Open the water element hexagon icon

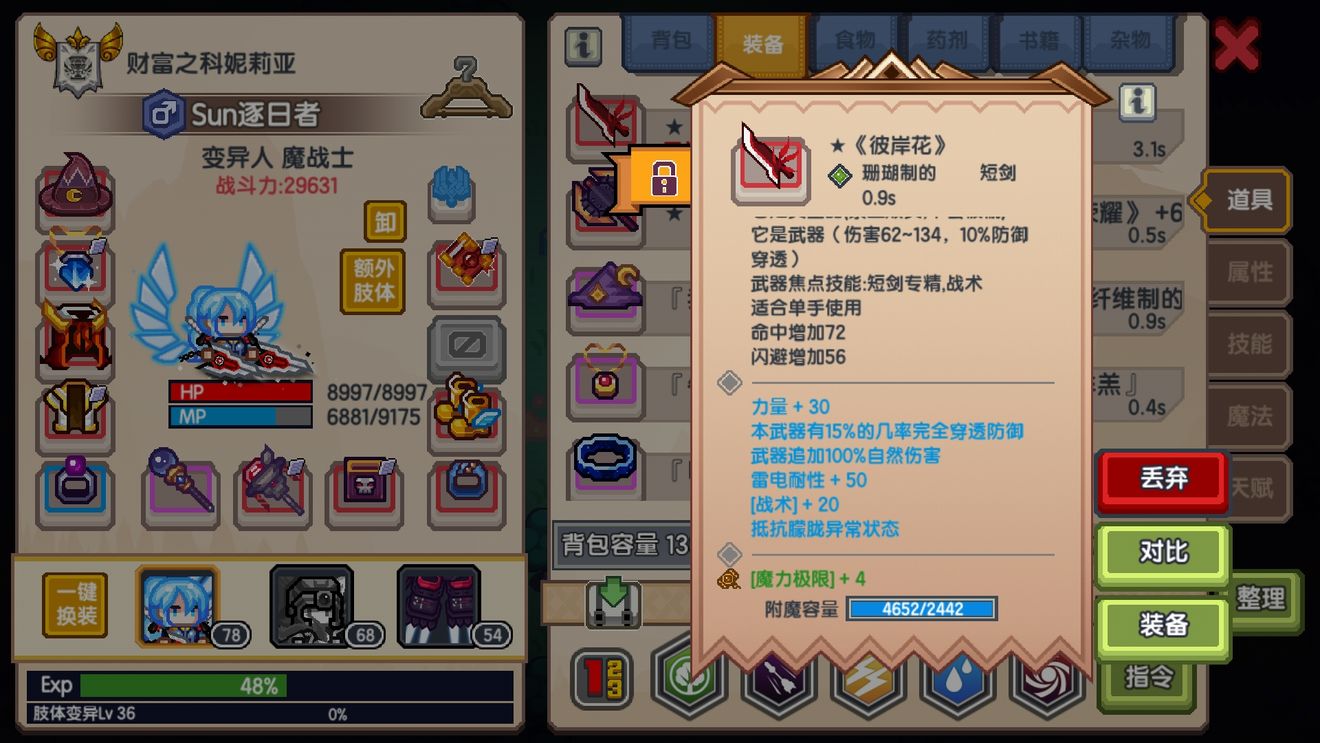[958, 685]
